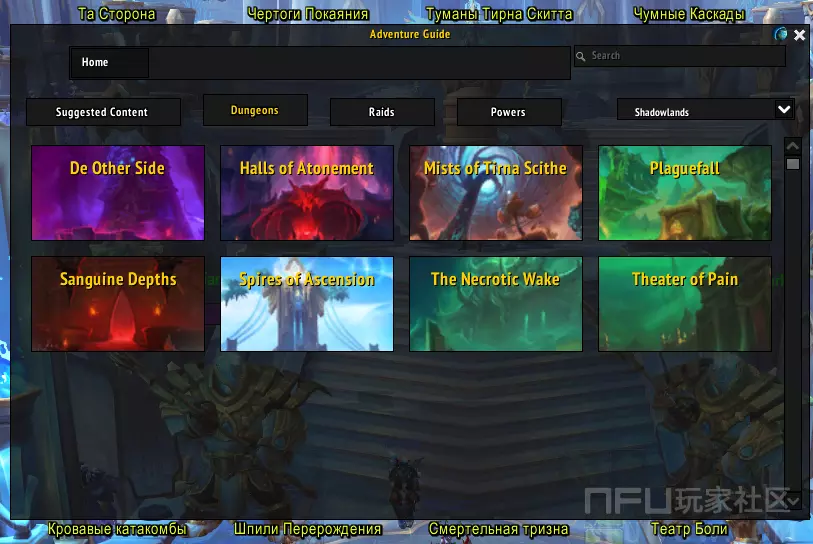Viewport: 813px width, 544px height.
Task: Open the Halls of Atonement dungeon
Action: [x=307, y=193]
